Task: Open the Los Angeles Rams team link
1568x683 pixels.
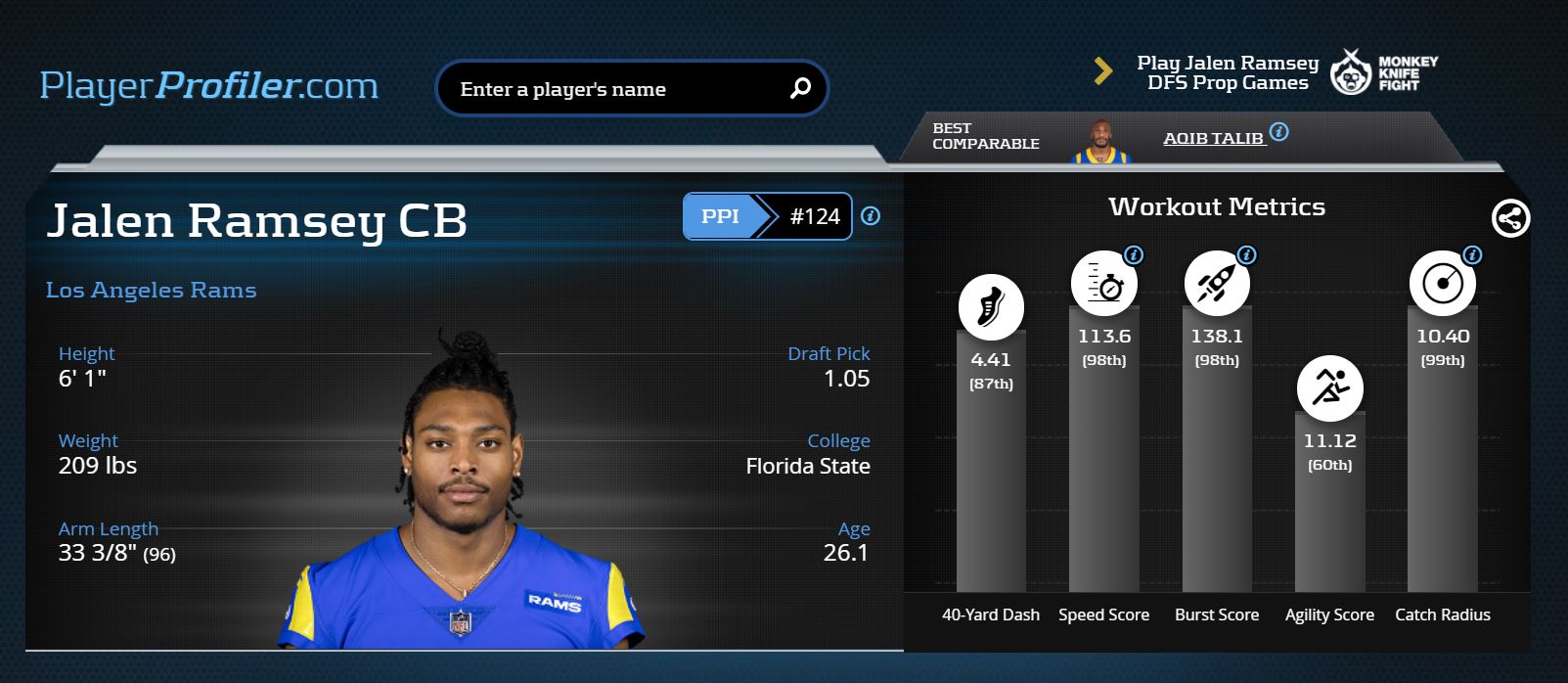Action: pyautogui.click(x=152, y=290)
